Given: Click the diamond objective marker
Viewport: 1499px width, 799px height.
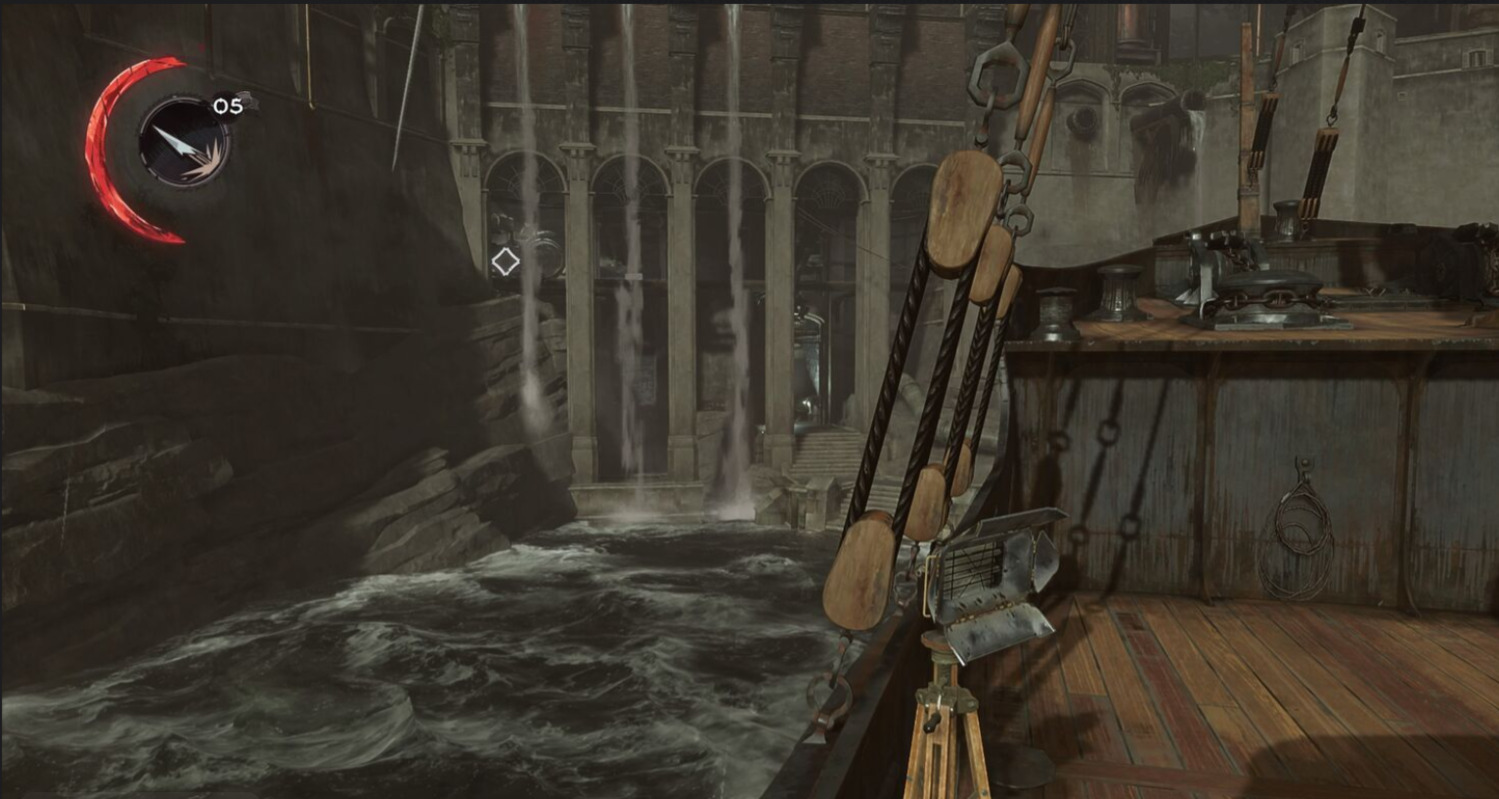Looking at the screenshot, I should click(505, 262).
